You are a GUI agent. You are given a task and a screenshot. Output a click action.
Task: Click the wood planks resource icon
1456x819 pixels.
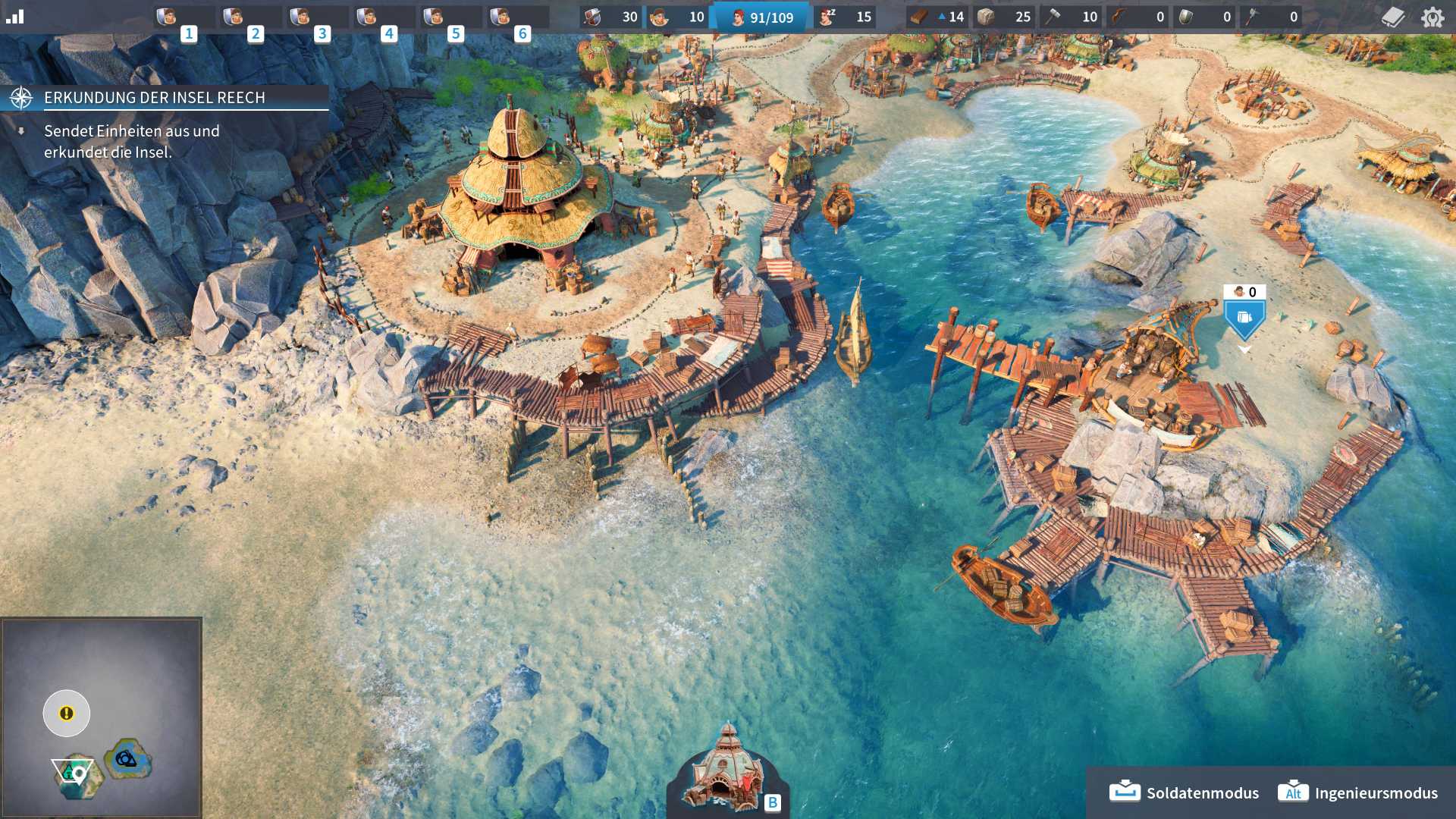(x=920, y=17)
